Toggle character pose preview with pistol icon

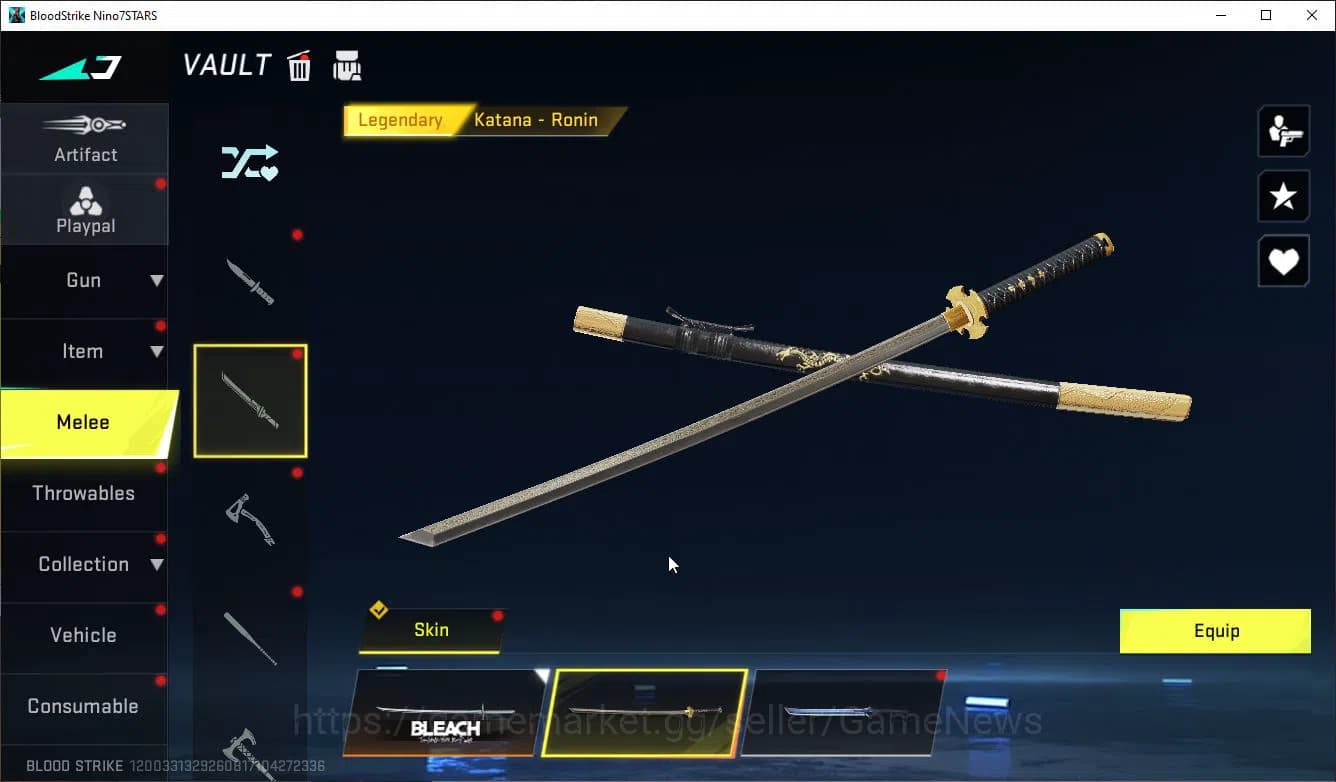click(x=1283, y=130)
